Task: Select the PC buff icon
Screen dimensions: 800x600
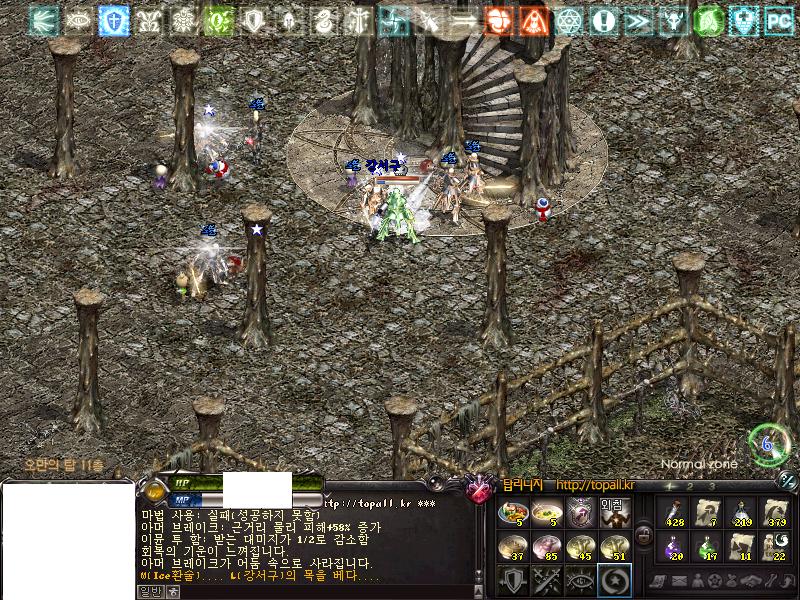Action: [778, 20]
